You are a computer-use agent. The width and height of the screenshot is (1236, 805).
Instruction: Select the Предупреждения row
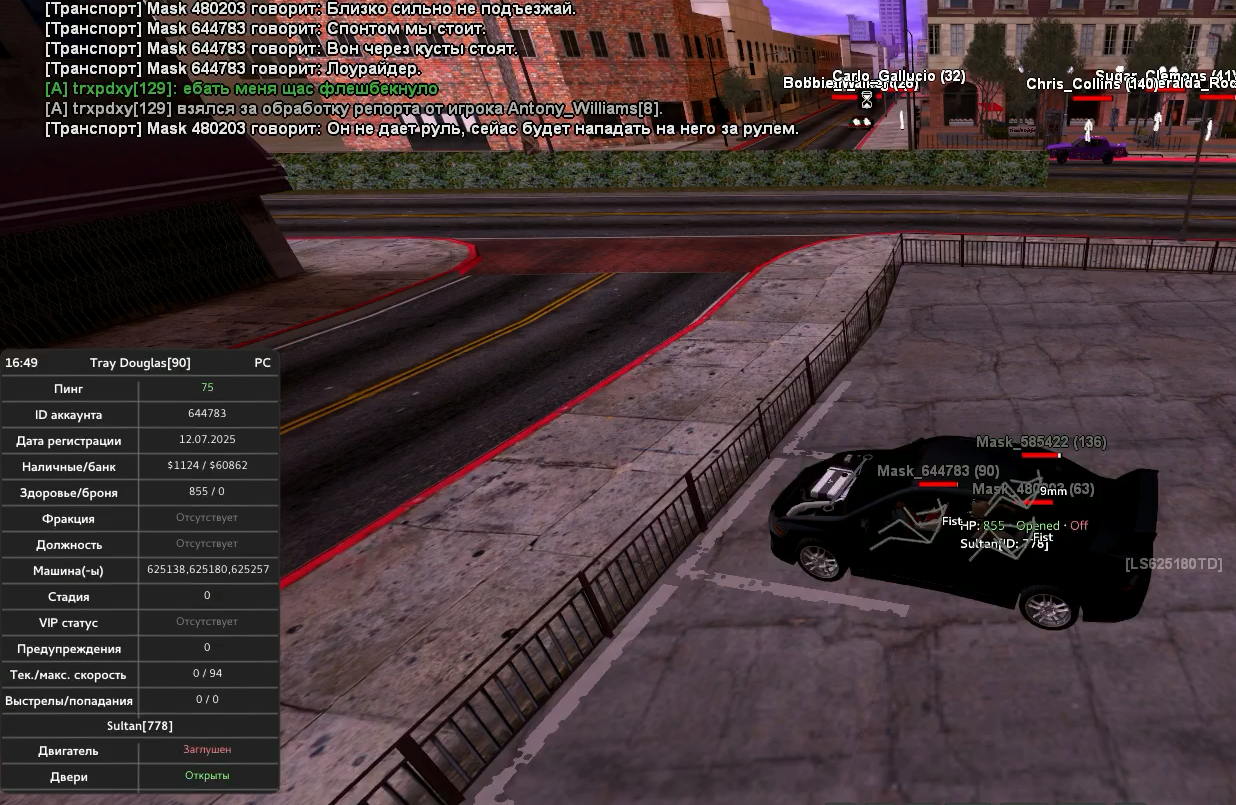click(x=140, y=648)
